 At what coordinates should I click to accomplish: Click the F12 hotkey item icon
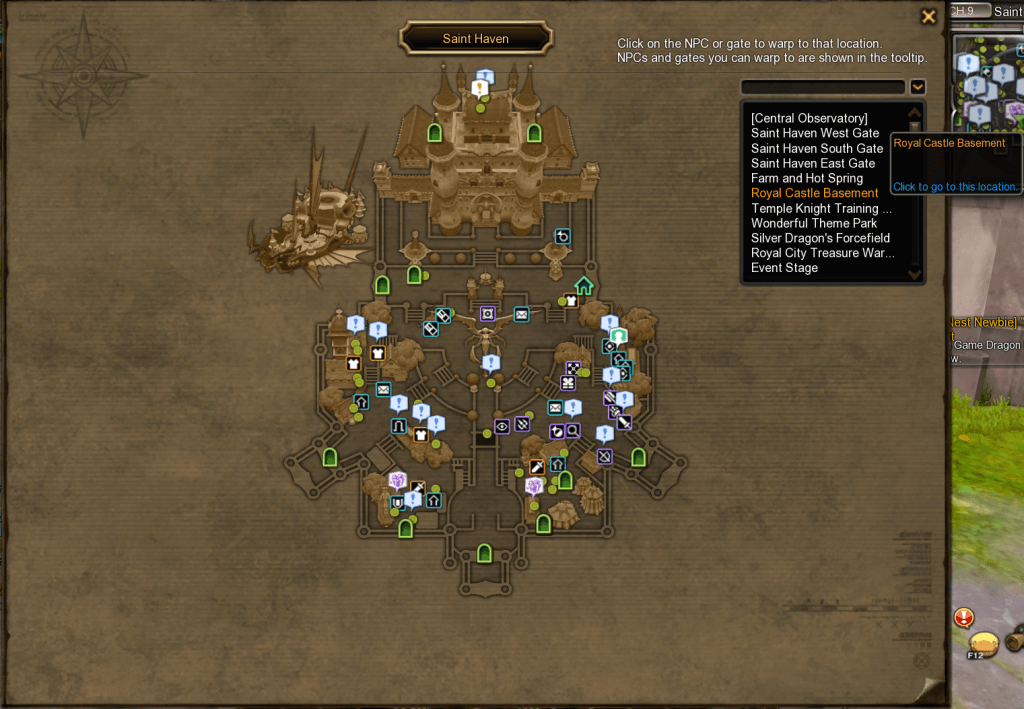click(983, 643)
